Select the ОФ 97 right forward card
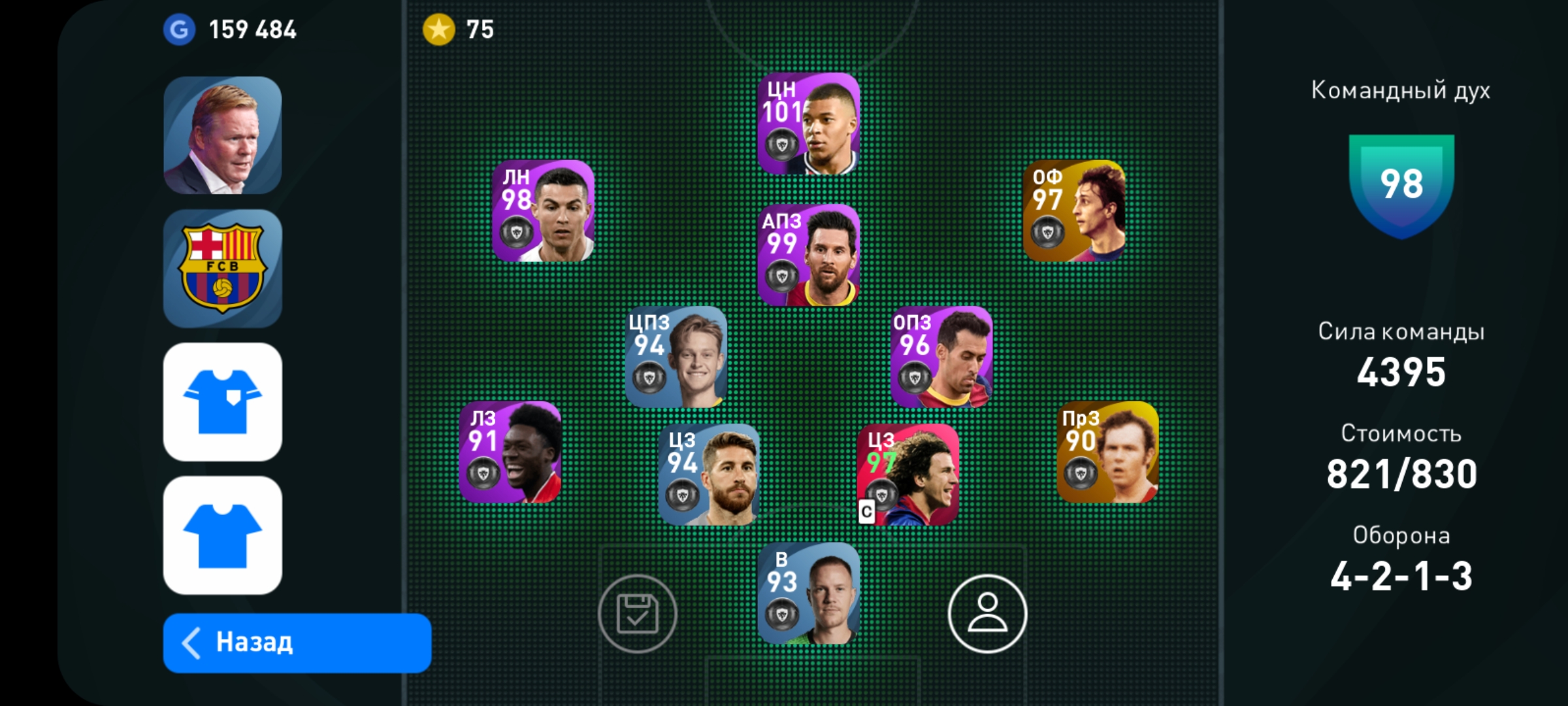 tap(1074, 211)
